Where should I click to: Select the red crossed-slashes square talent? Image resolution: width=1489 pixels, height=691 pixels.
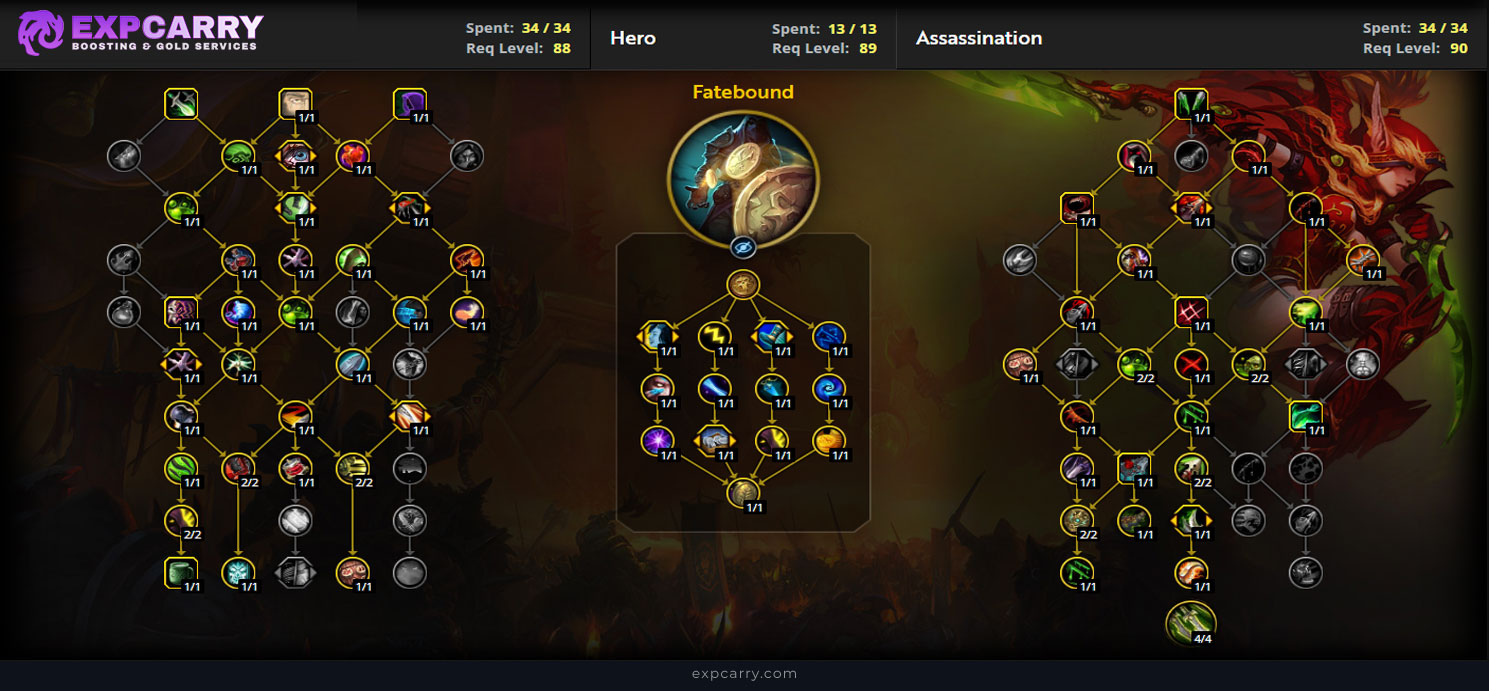[1190, 312]
